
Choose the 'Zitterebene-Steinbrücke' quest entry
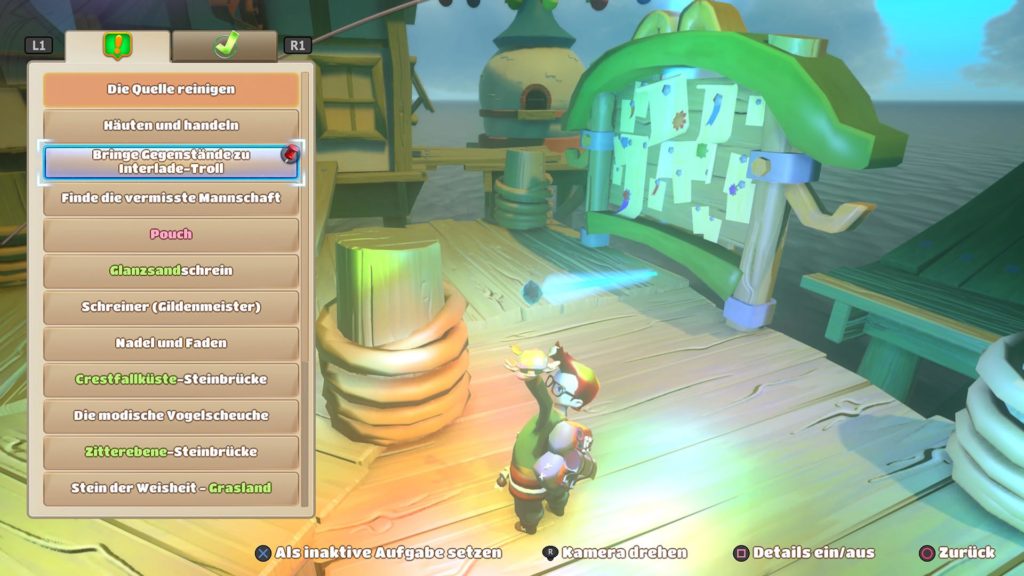(171, 452)
